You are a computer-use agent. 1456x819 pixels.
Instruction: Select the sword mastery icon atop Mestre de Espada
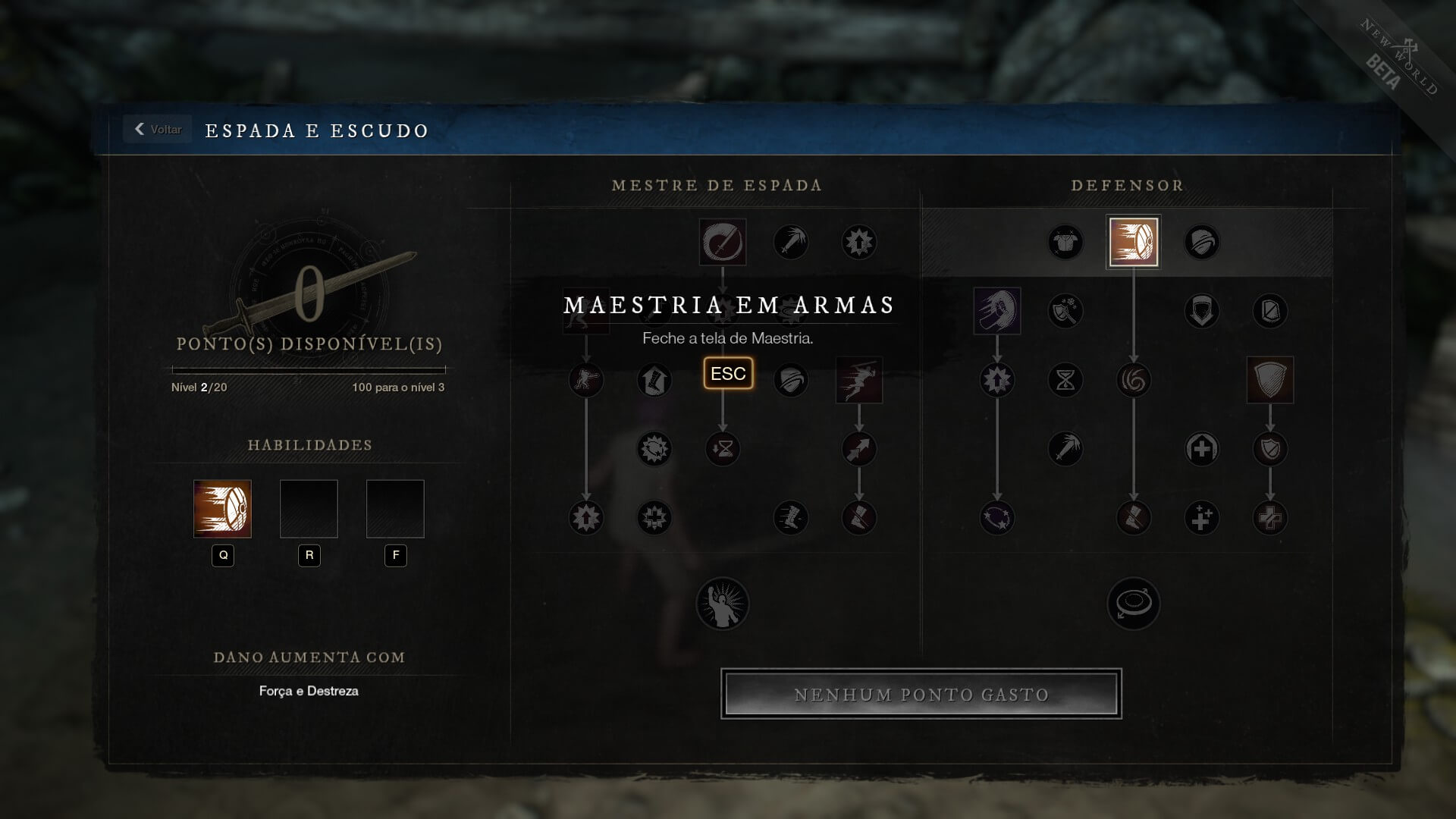point(723,242)
